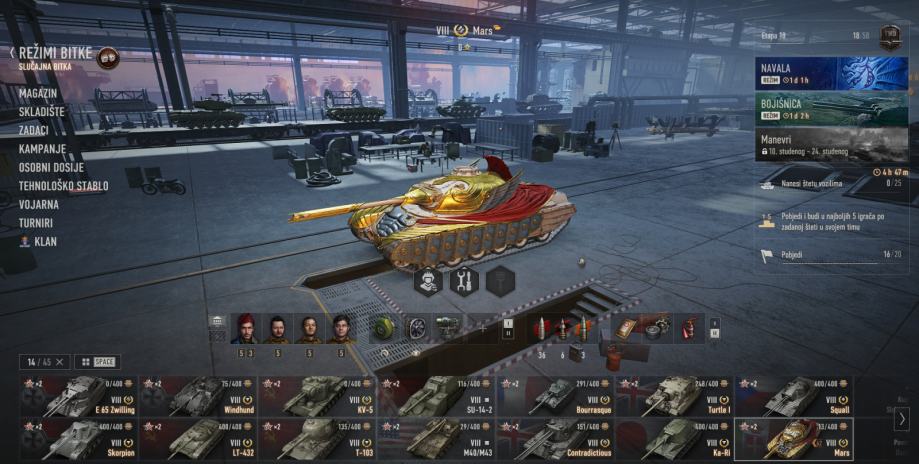The image size is (919, 464).
Task: Open the Magazin shop menu
Action: tap(38, 93)
